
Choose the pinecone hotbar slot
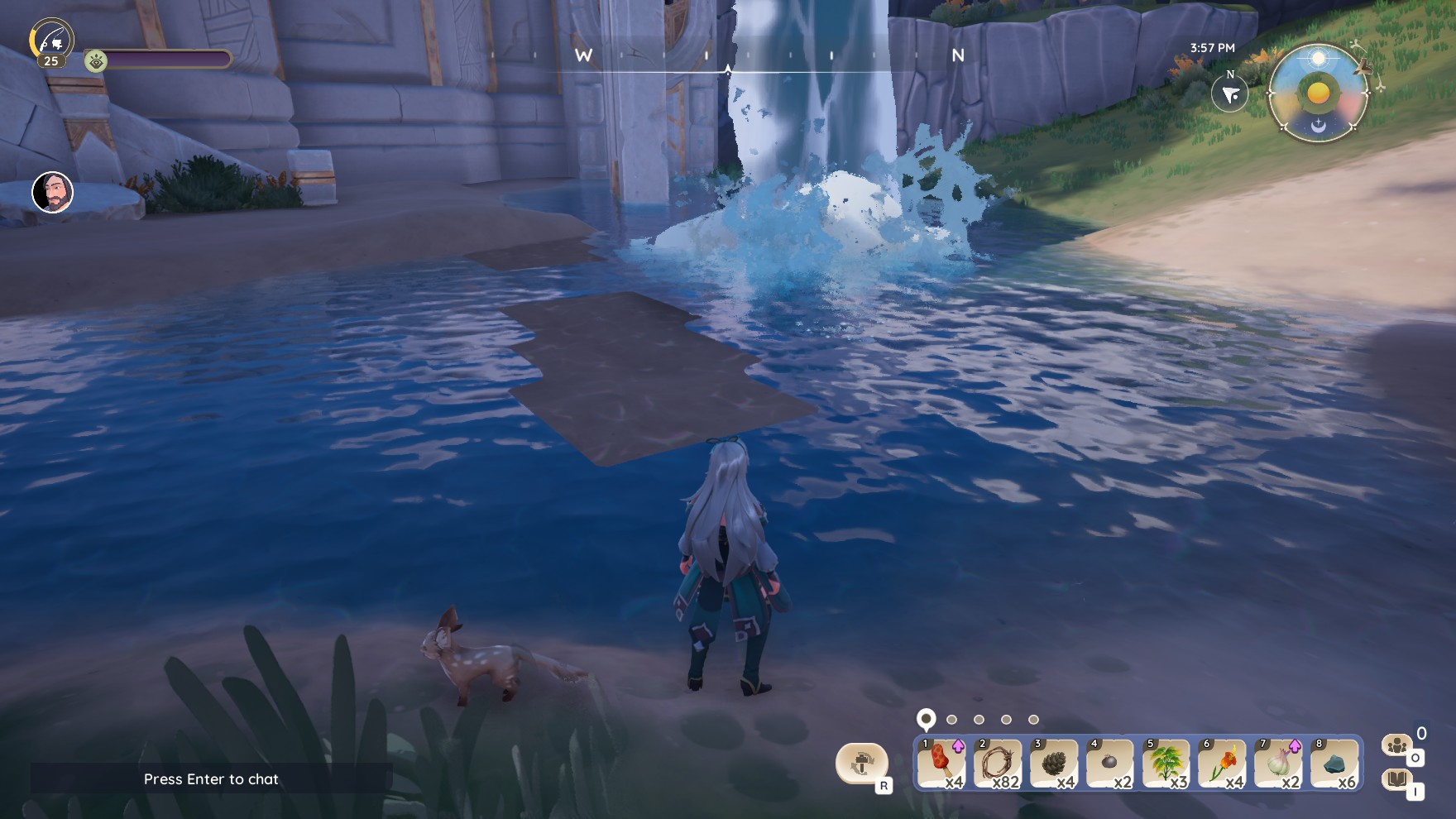tap(1053, 763)
